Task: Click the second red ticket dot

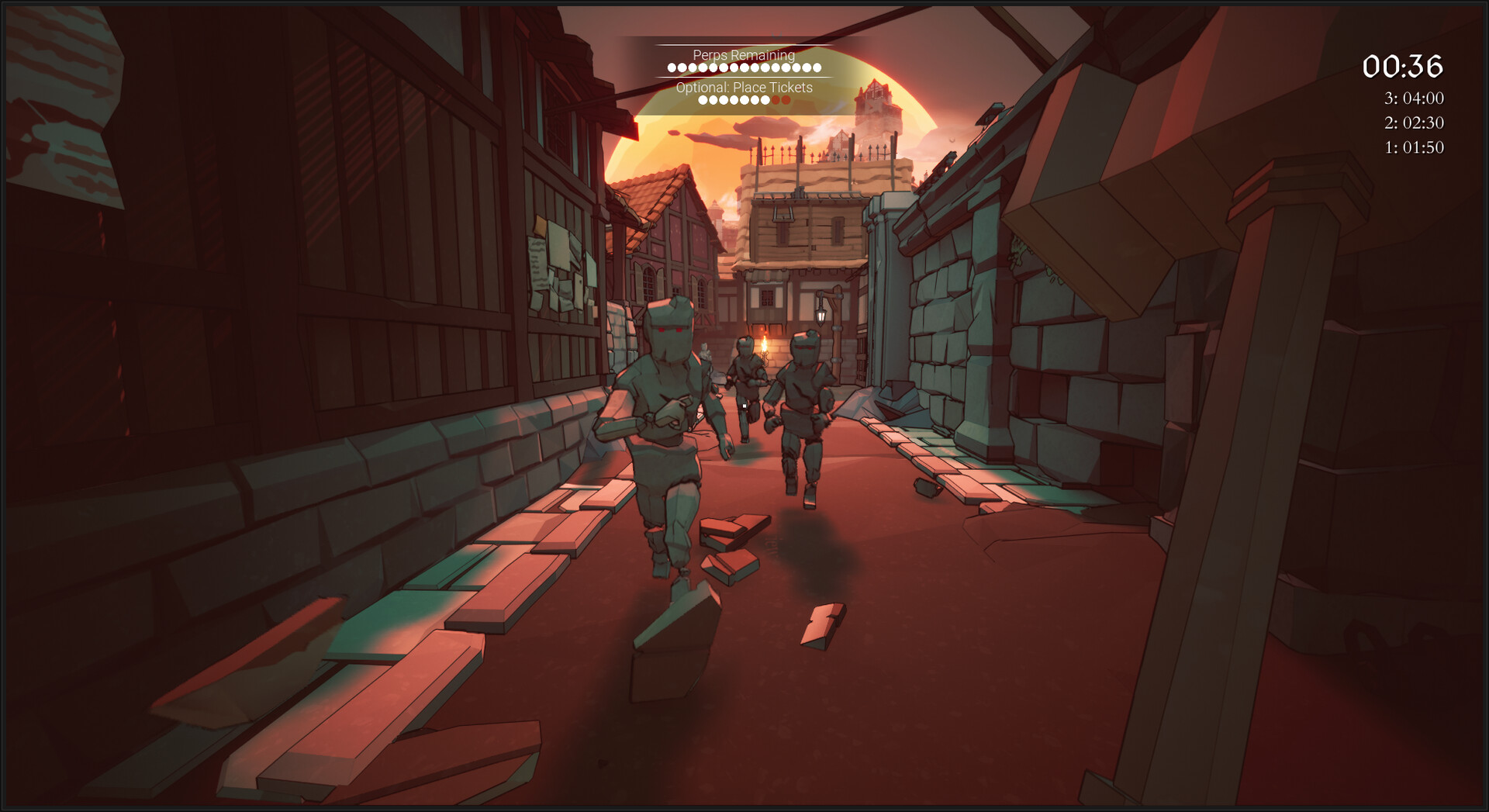Action: pyautogui.click(x=786, y=100)
